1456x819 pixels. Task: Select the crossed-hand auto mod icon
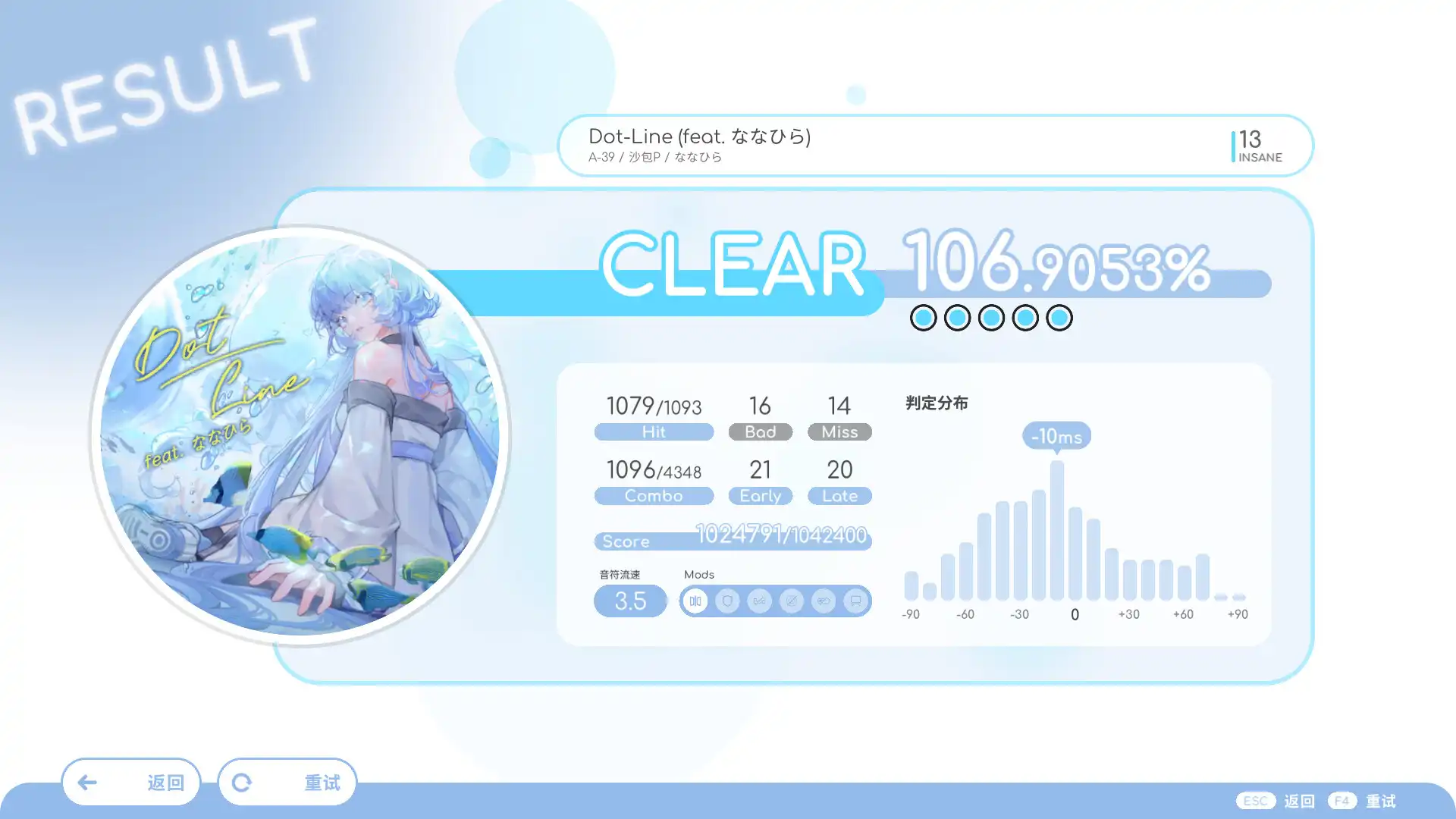(824, 601)
